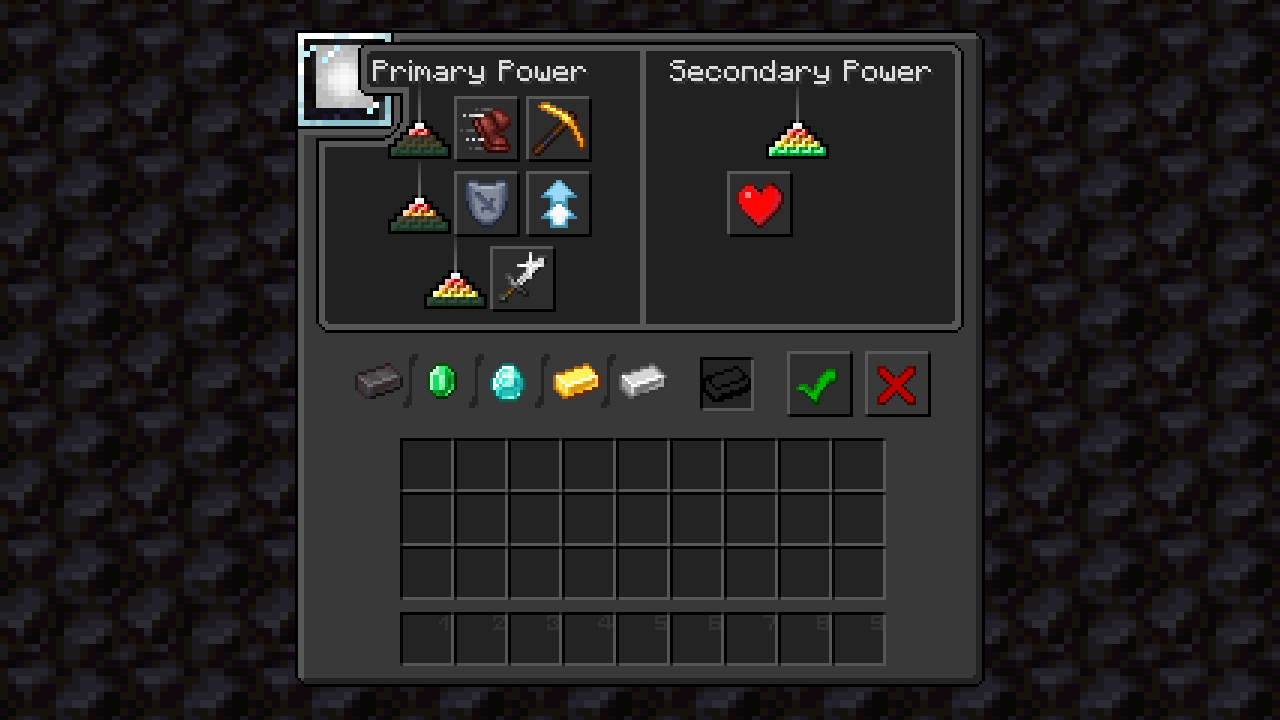1280x720 pixels.
Task: Select the shield defense power icon
Action: click(487, 203)
